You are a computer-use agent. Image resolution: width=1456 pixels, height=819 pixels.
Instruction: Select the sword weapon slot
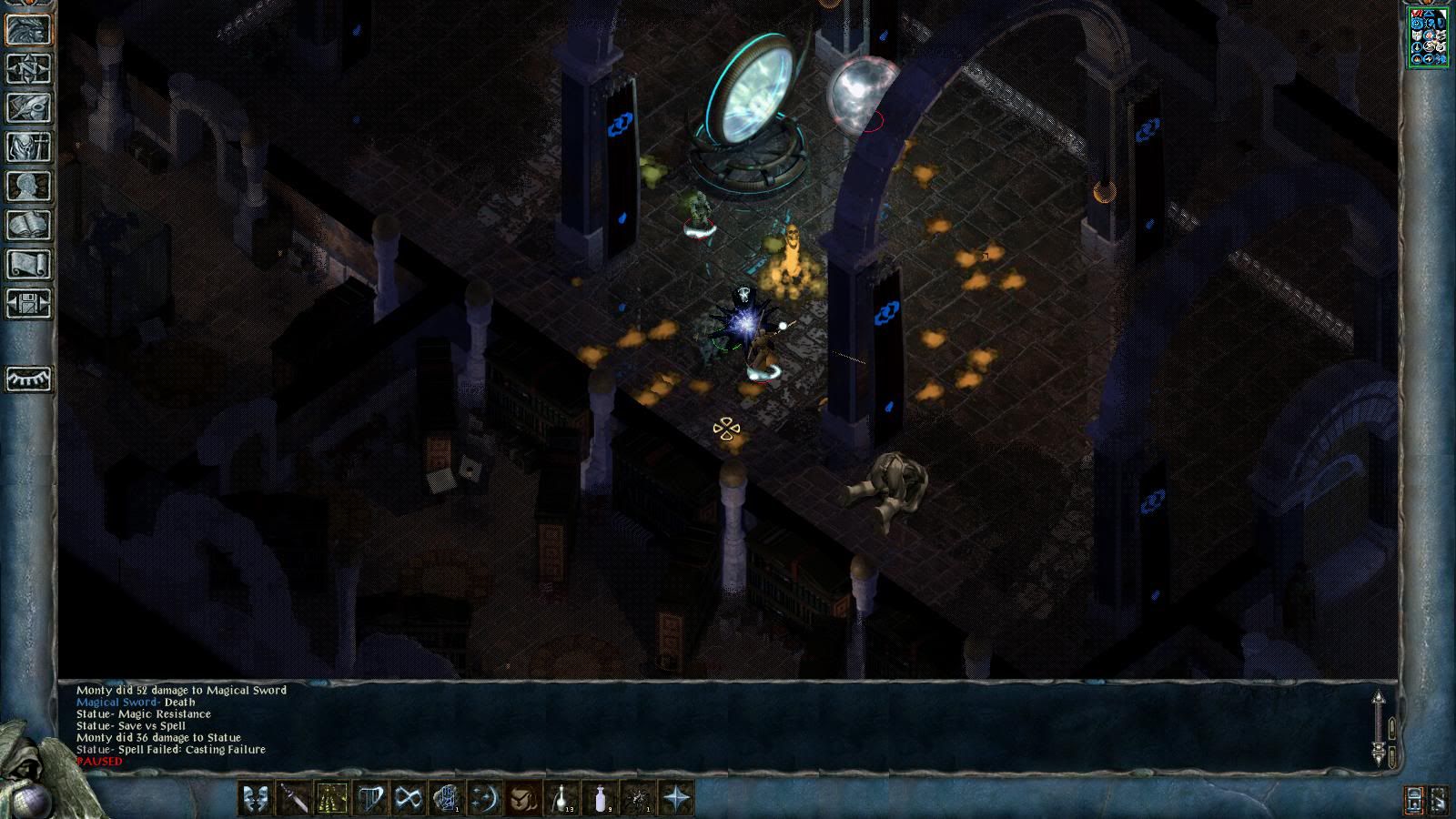coord(294,799)
